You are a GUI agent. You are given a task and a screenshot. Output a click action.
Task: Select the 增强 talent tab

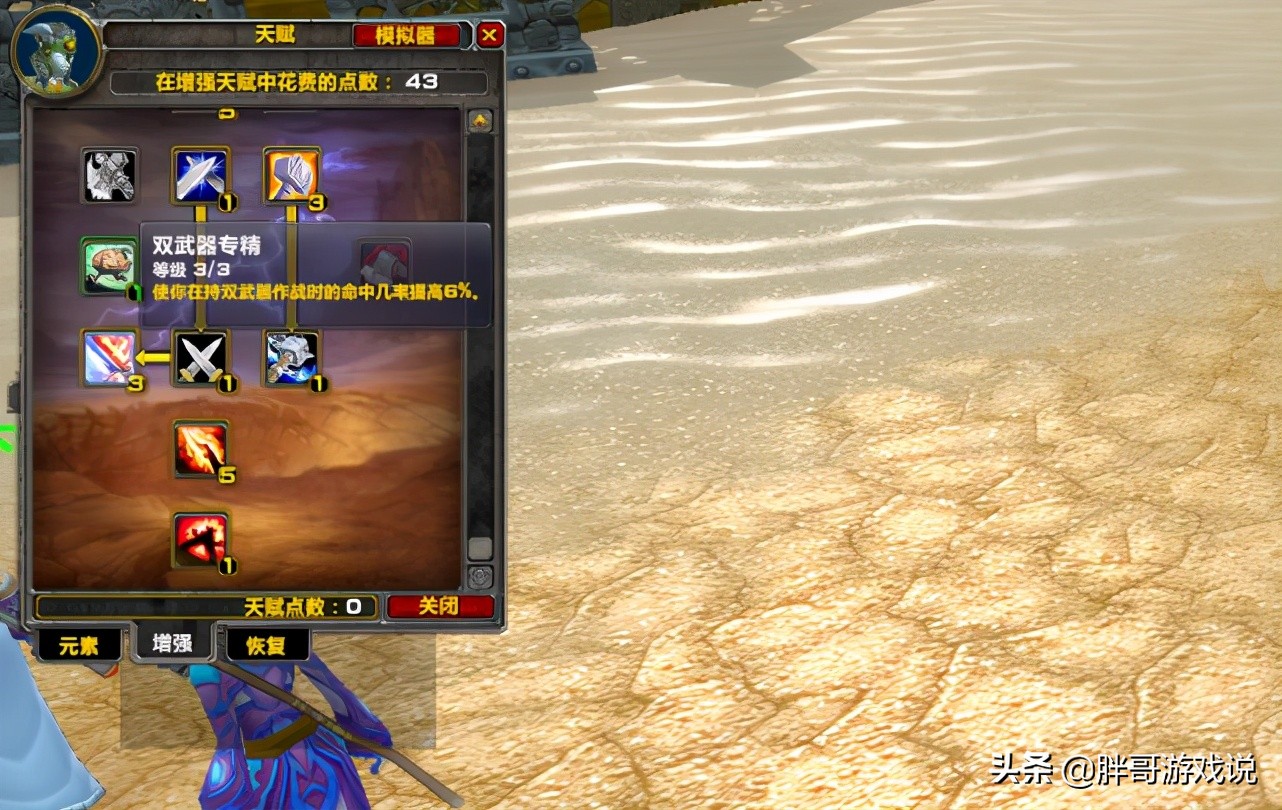point(172,644)
